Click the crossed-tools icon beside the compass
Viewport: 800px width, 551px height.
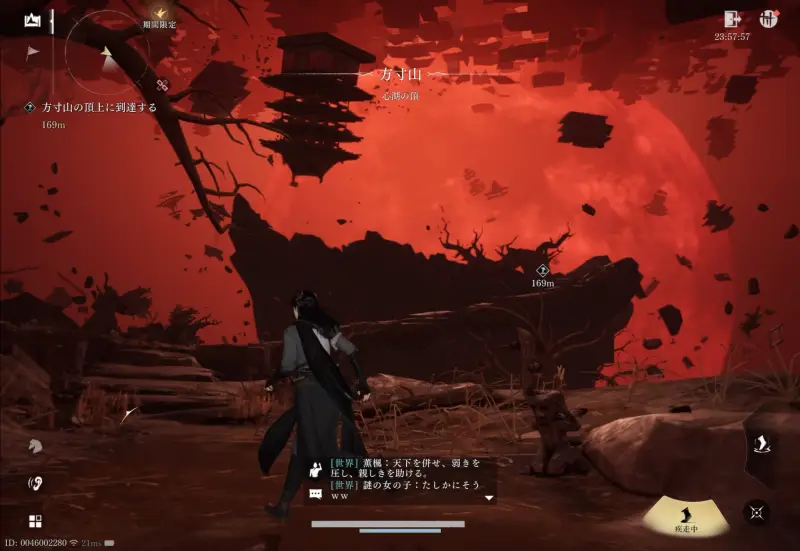162,86
